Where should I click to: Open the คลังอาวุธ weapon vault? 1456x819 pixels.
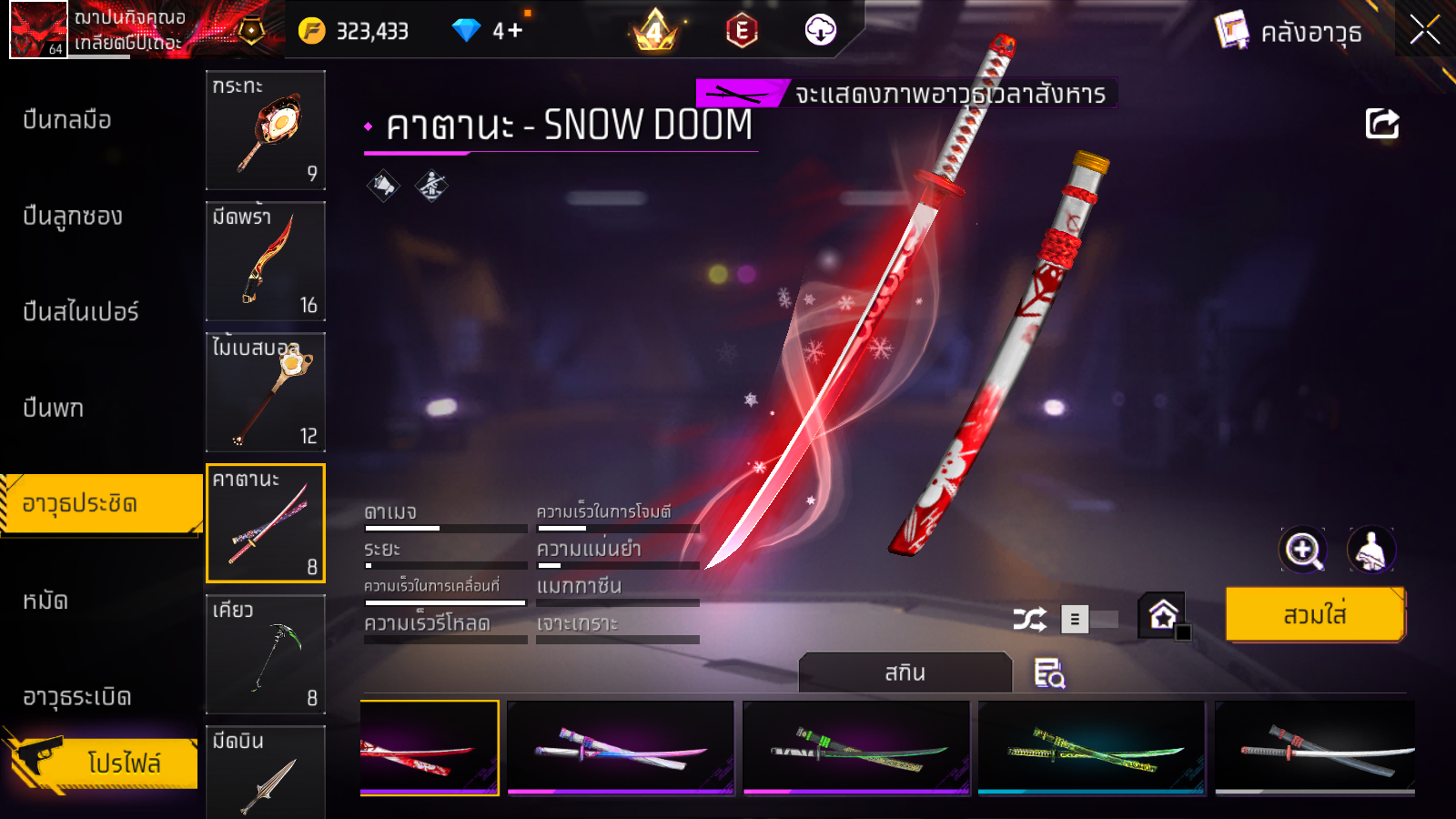point(1289,33)
